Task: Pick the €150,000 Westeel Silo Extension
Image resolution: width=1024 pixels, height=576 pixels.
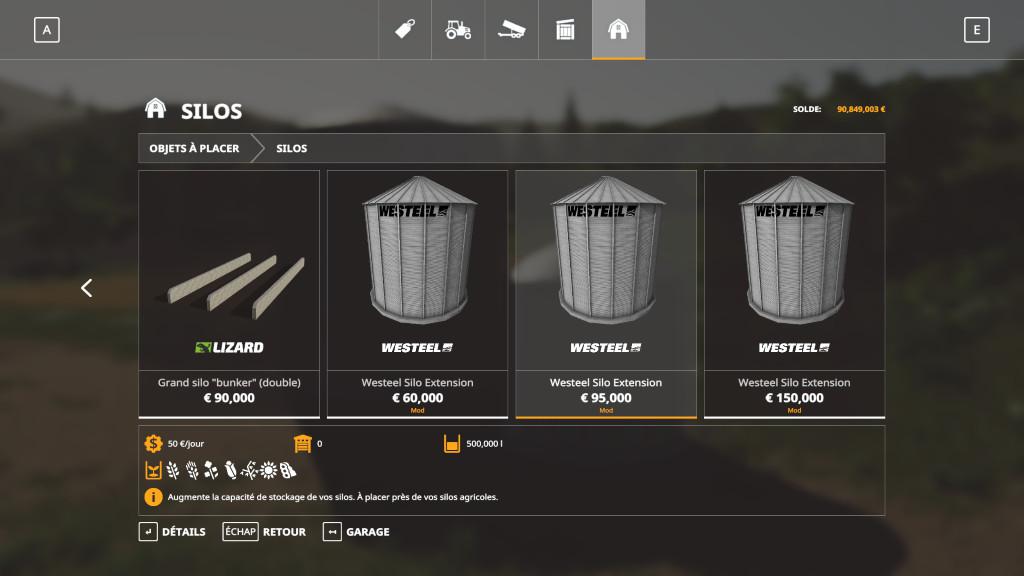Action: [794, 293]
